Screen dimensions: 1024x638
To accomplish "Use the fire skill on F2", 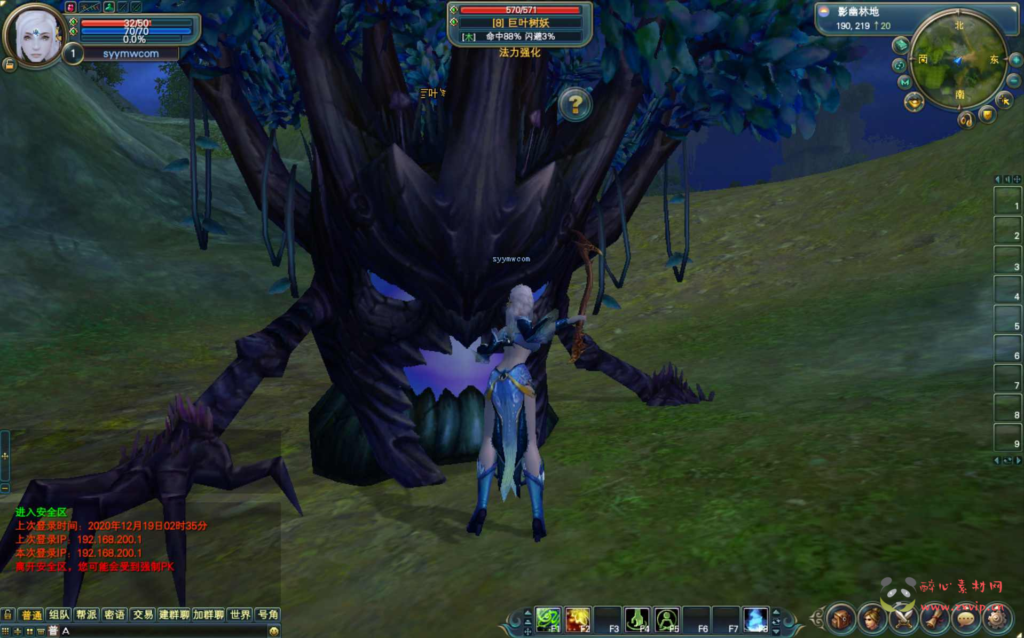I will click(578, 619).
